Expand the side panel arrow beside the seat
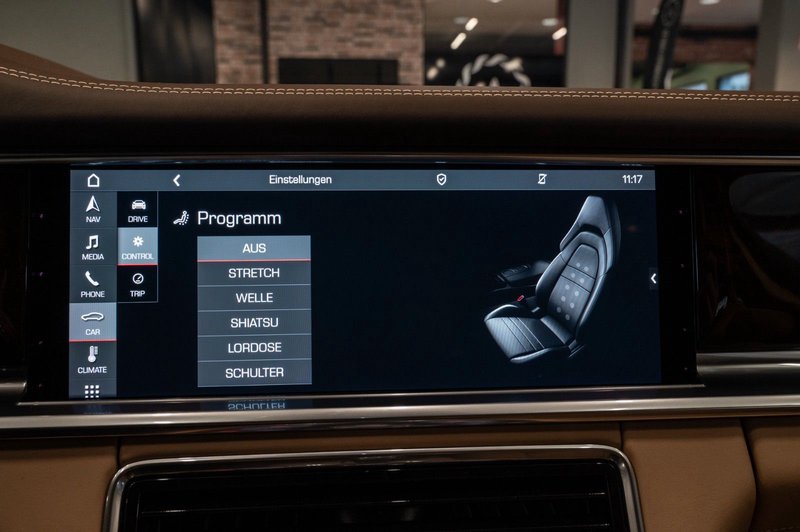The image size is (800, 532). [x=653, y=279]
